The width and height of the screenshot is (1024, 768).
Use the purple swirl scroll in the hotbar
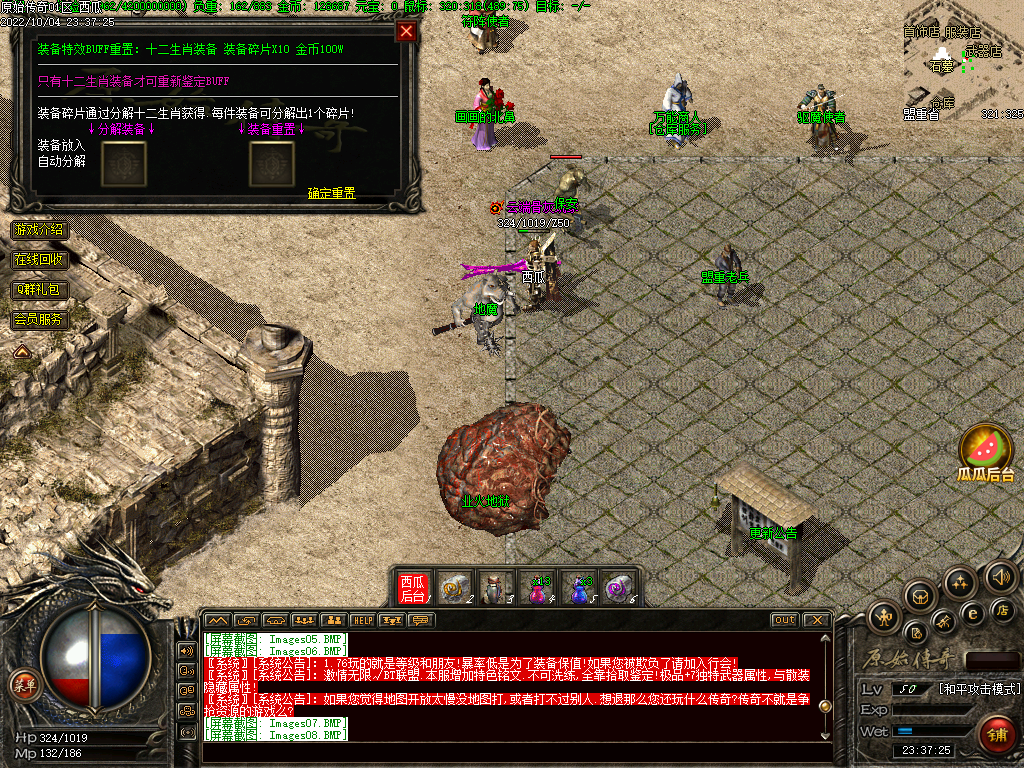(x=620, y=588)
